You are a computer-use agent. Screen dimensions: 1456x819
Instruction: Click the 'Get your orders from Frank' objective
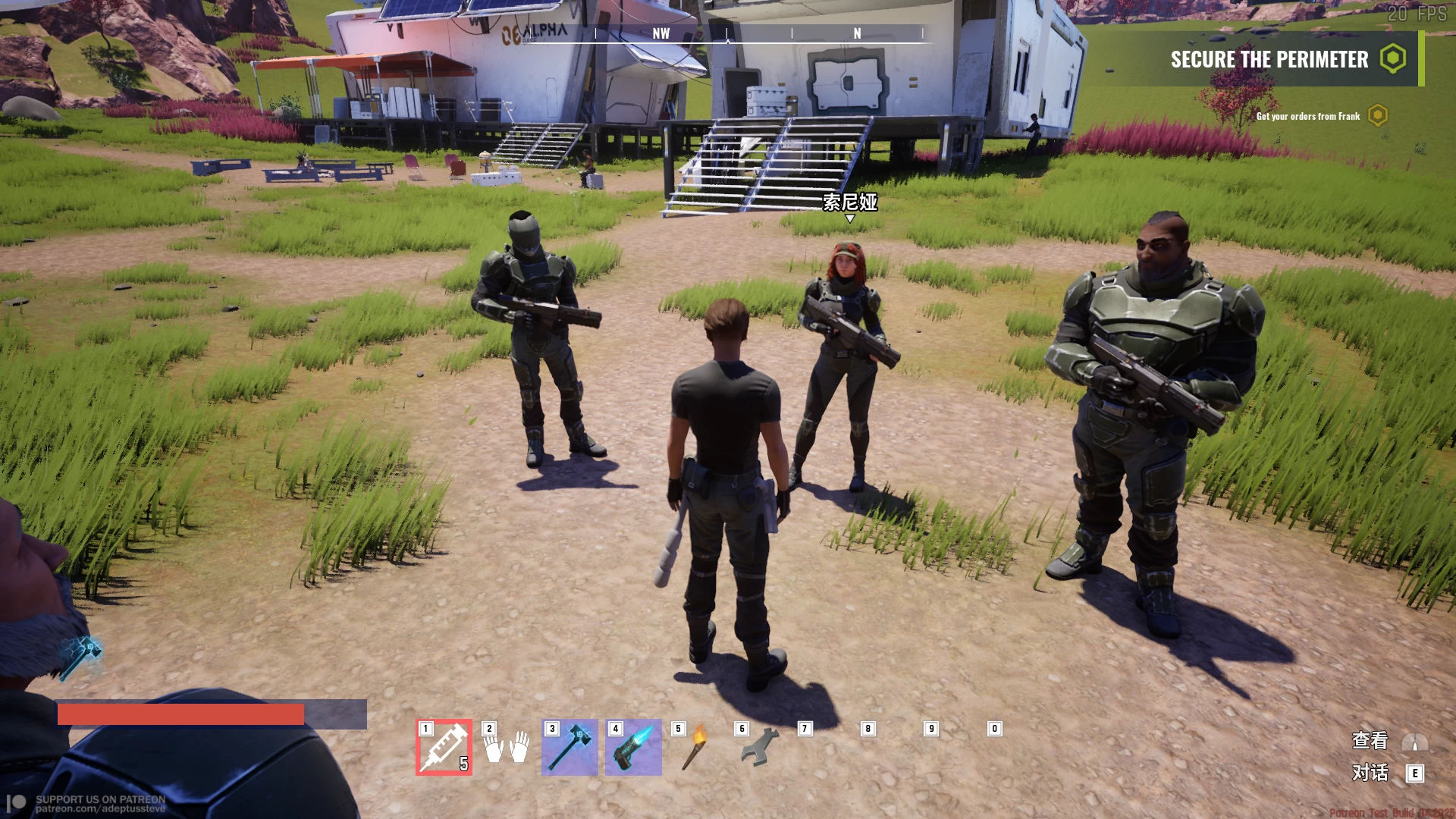pyautogui.click(x=1308, y=116)
